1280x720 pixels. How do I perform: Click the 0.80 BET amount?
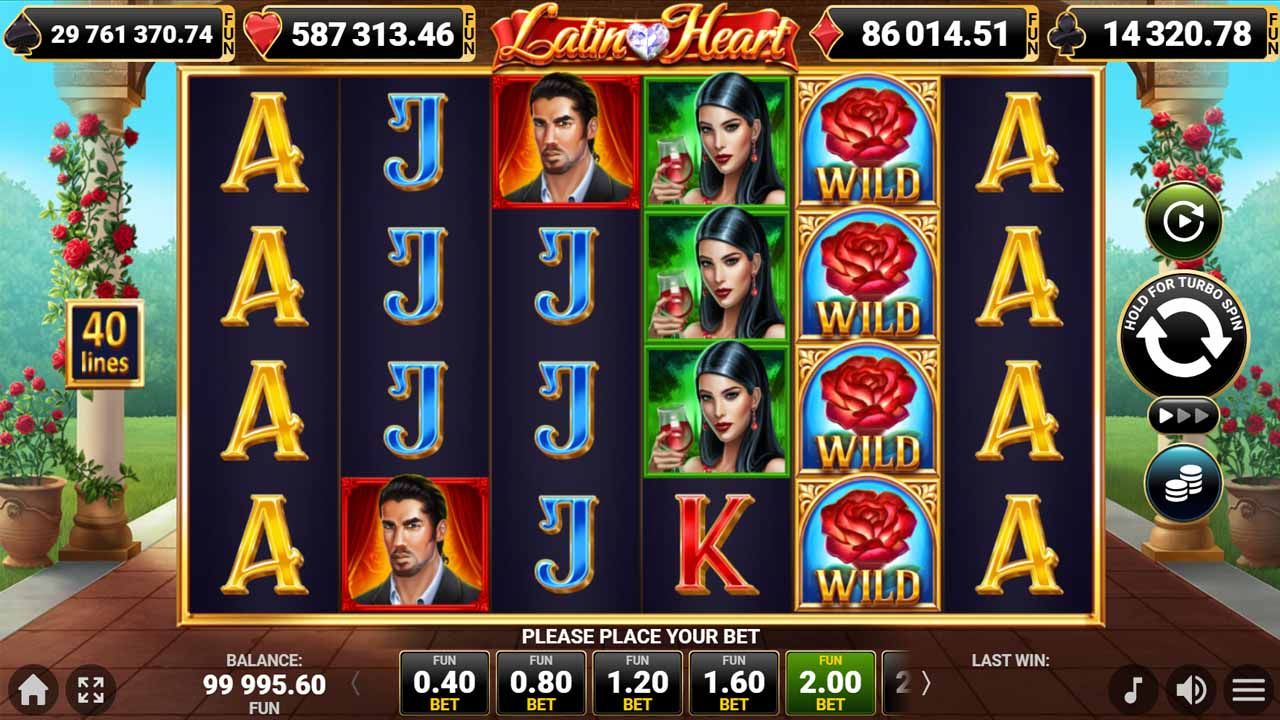pos(540,683)
